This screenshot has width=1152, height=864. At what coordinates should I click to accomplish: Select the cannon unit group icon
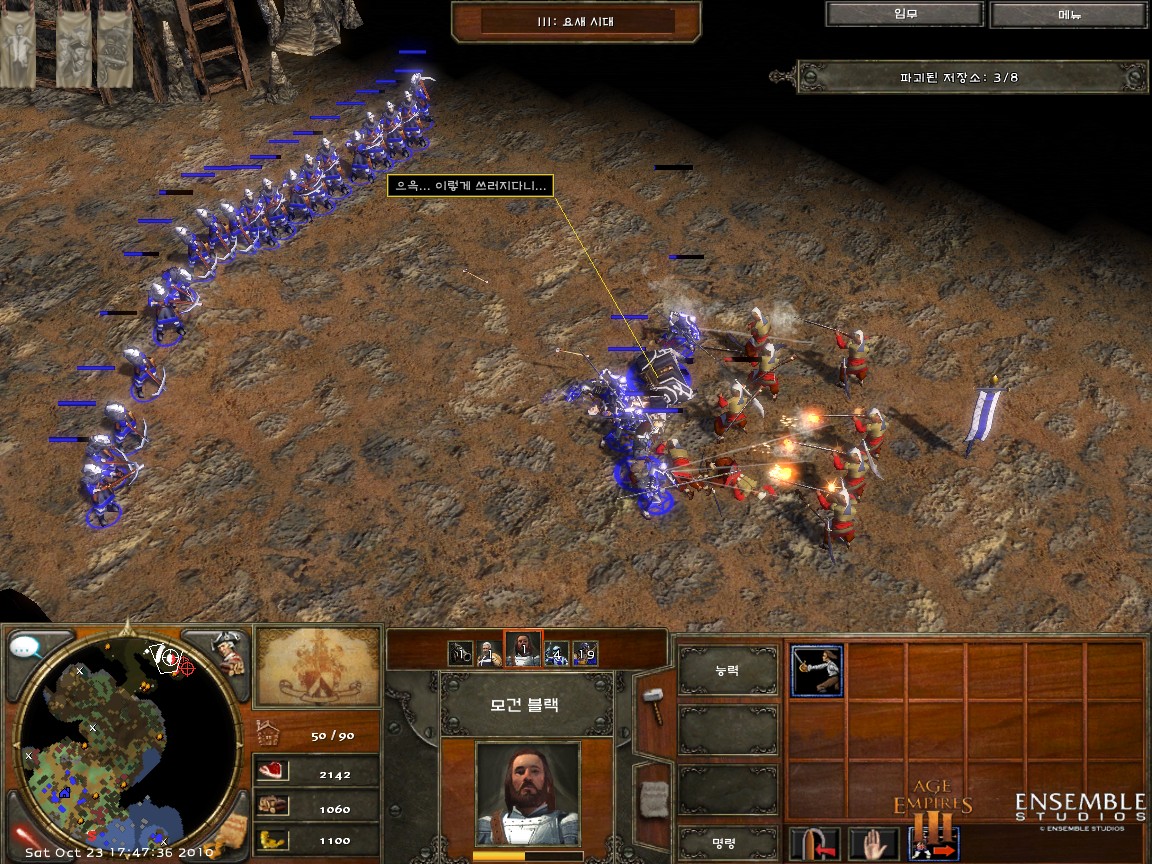pyautogui.click(x=460, y=653)
